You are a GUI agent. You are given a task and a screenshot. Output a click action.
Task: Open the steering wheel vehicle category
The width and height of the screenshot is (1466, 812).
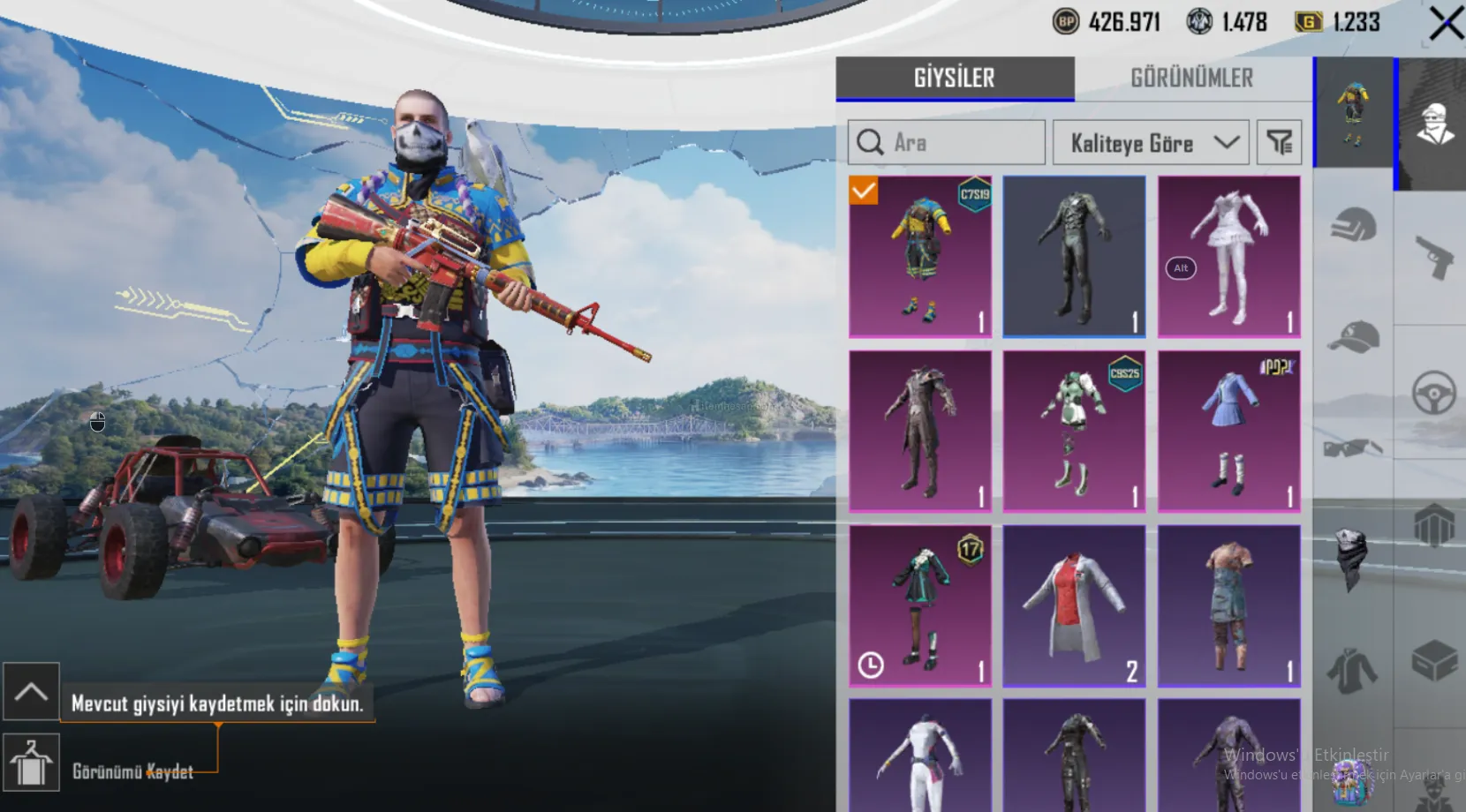tap(1432, 393)
